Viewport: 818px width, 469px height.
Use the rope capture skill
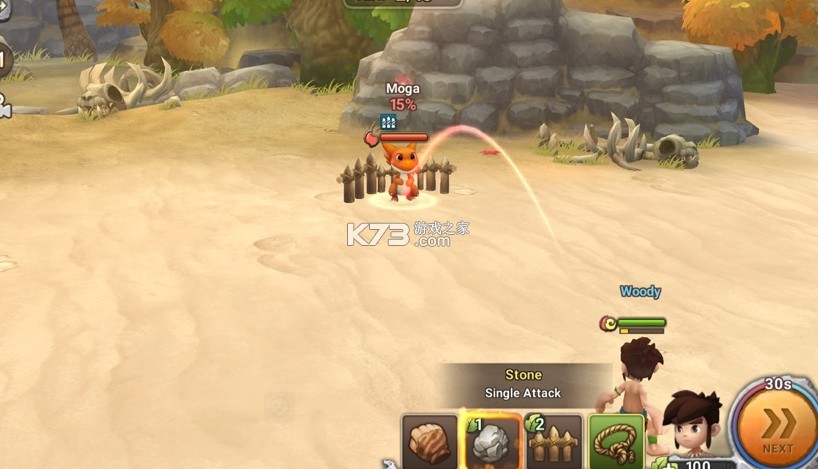pos(615,442)
